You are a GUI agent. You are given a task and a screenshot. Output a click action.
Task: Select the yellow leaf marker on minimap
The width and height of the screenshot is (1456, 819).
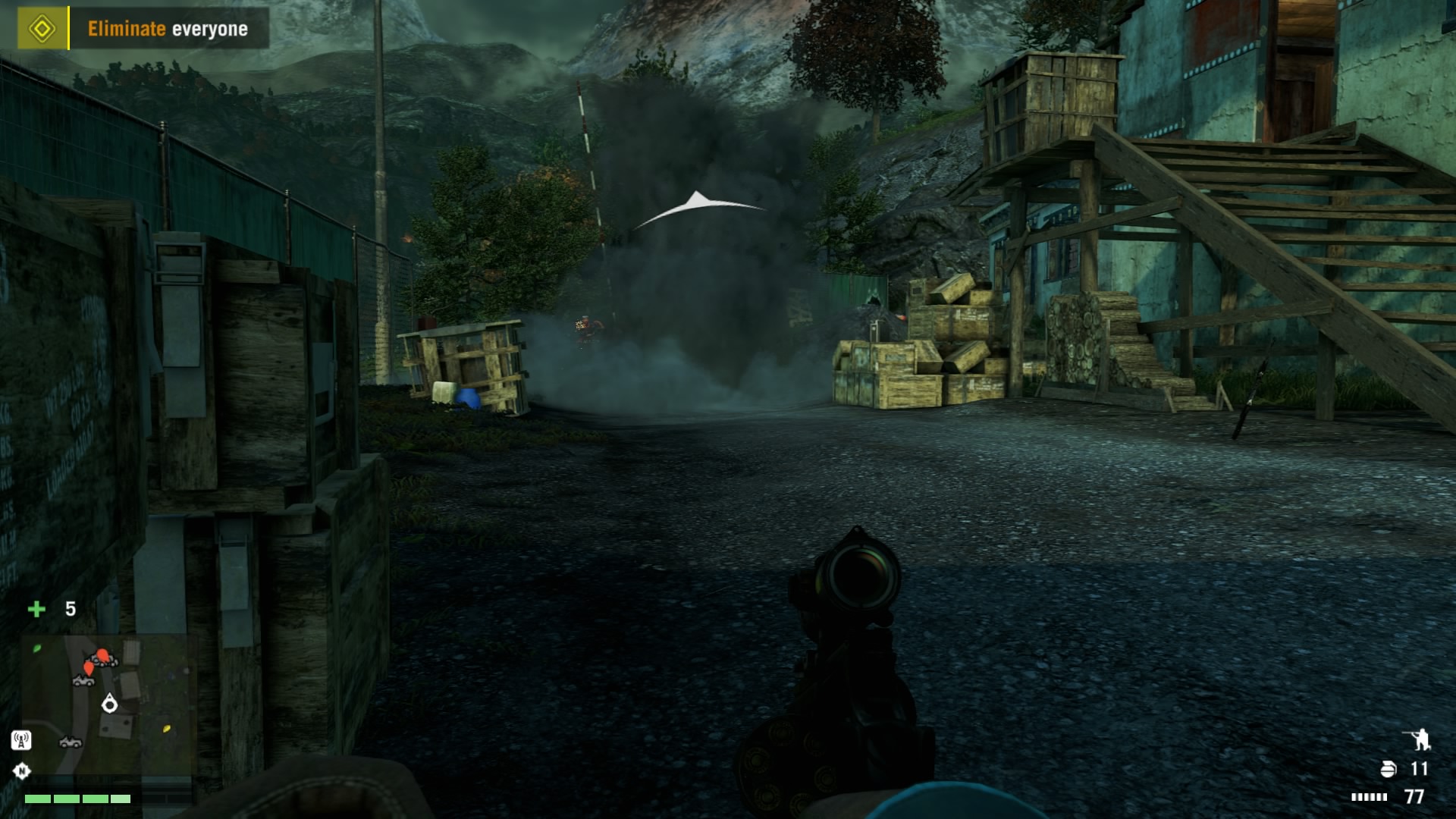[167, 729]
